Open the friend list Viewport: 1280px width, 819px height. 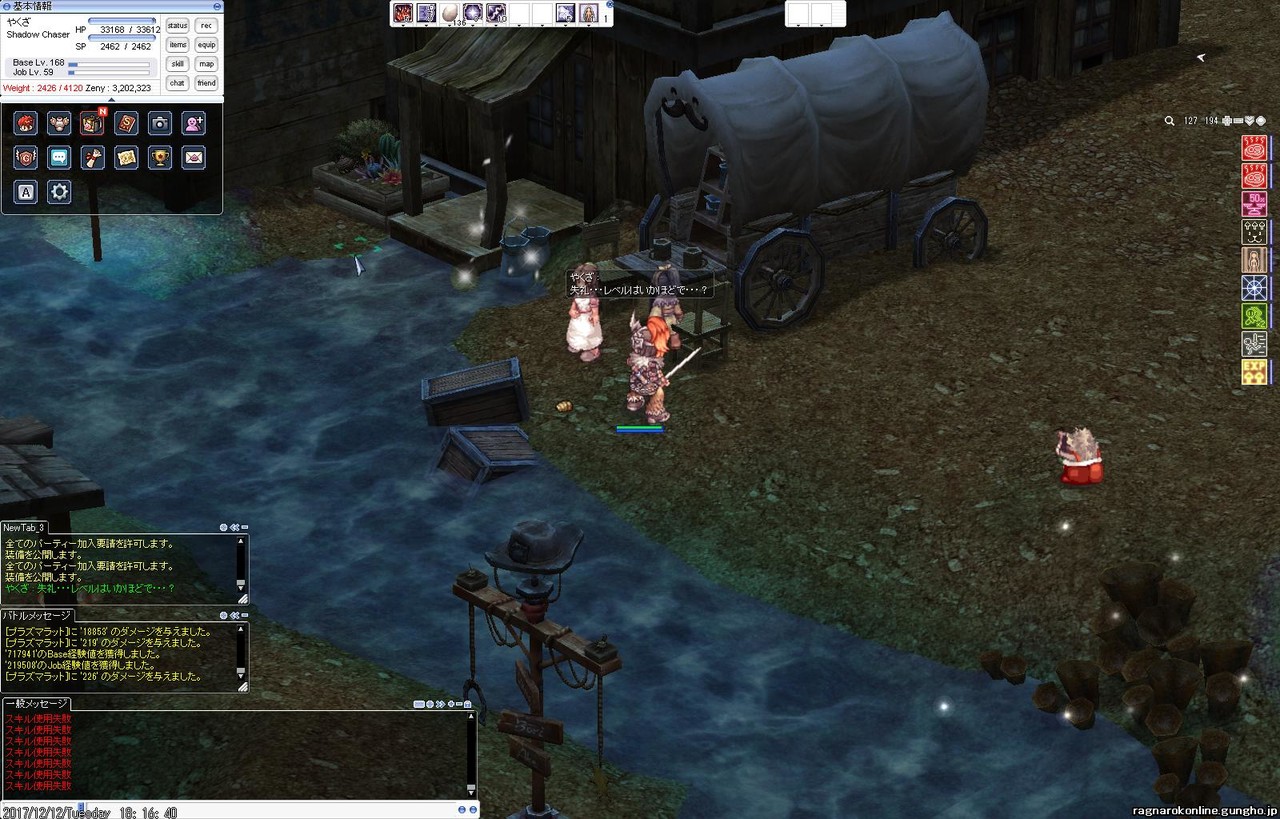coord(206,83)
